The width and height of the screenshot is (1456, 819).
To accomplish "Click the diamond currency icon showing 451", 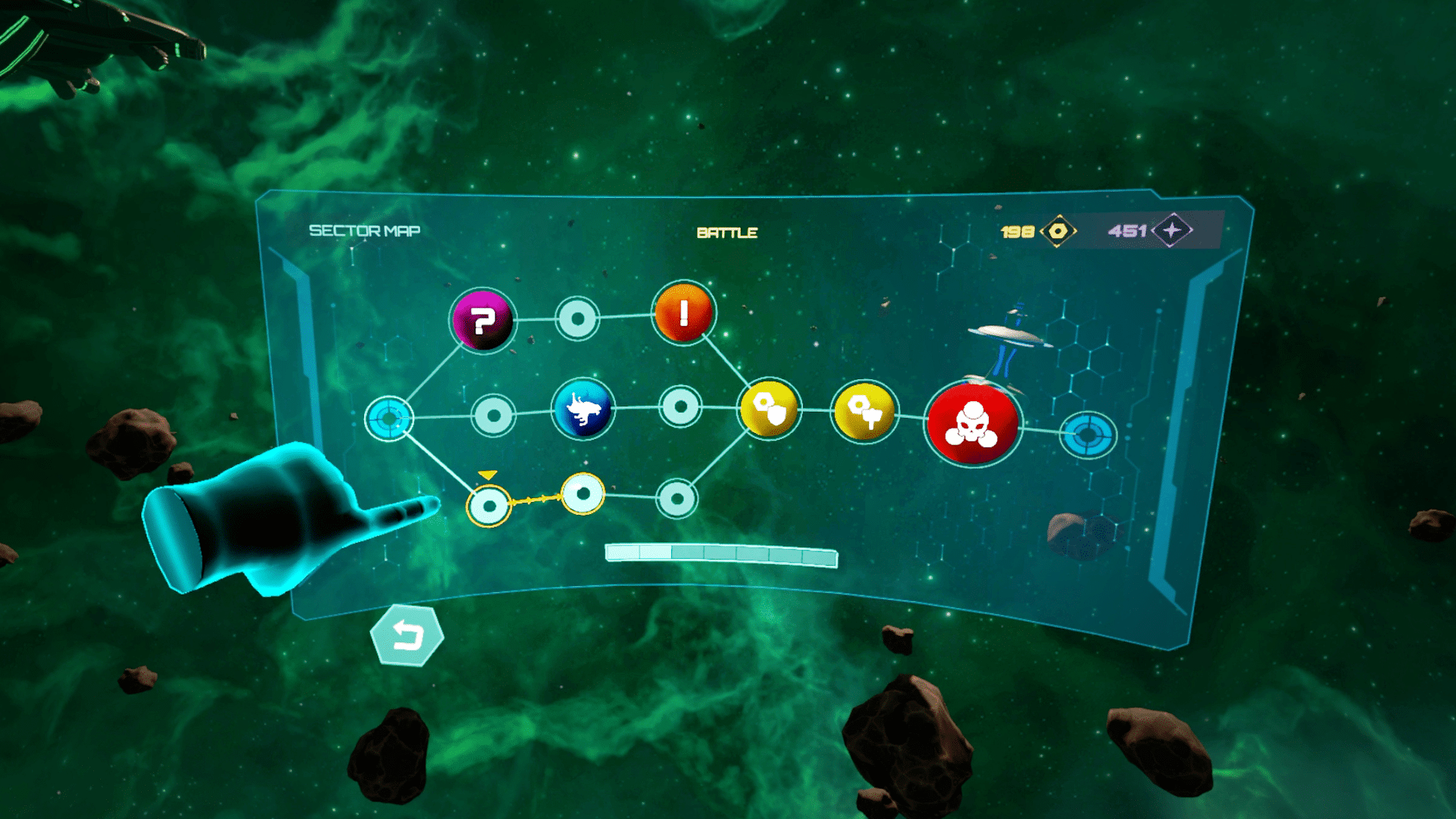I will (1172, 228).
